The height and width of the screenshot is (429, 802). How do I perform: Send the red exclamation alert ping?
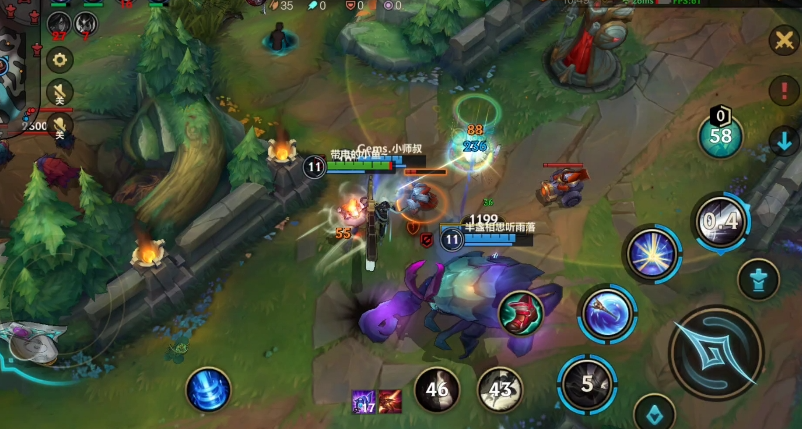(783, 90)
